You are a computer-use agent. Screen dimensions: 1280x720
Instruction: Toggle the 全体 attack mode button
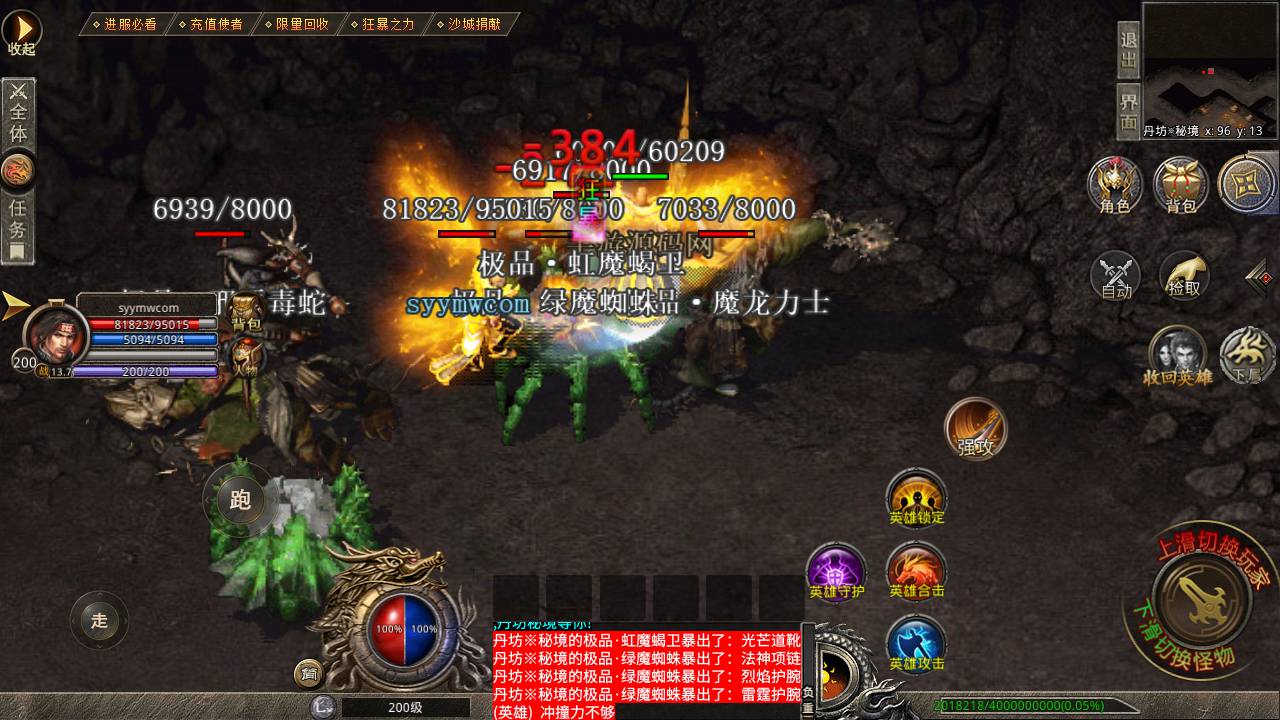click(x=18, y=113)
